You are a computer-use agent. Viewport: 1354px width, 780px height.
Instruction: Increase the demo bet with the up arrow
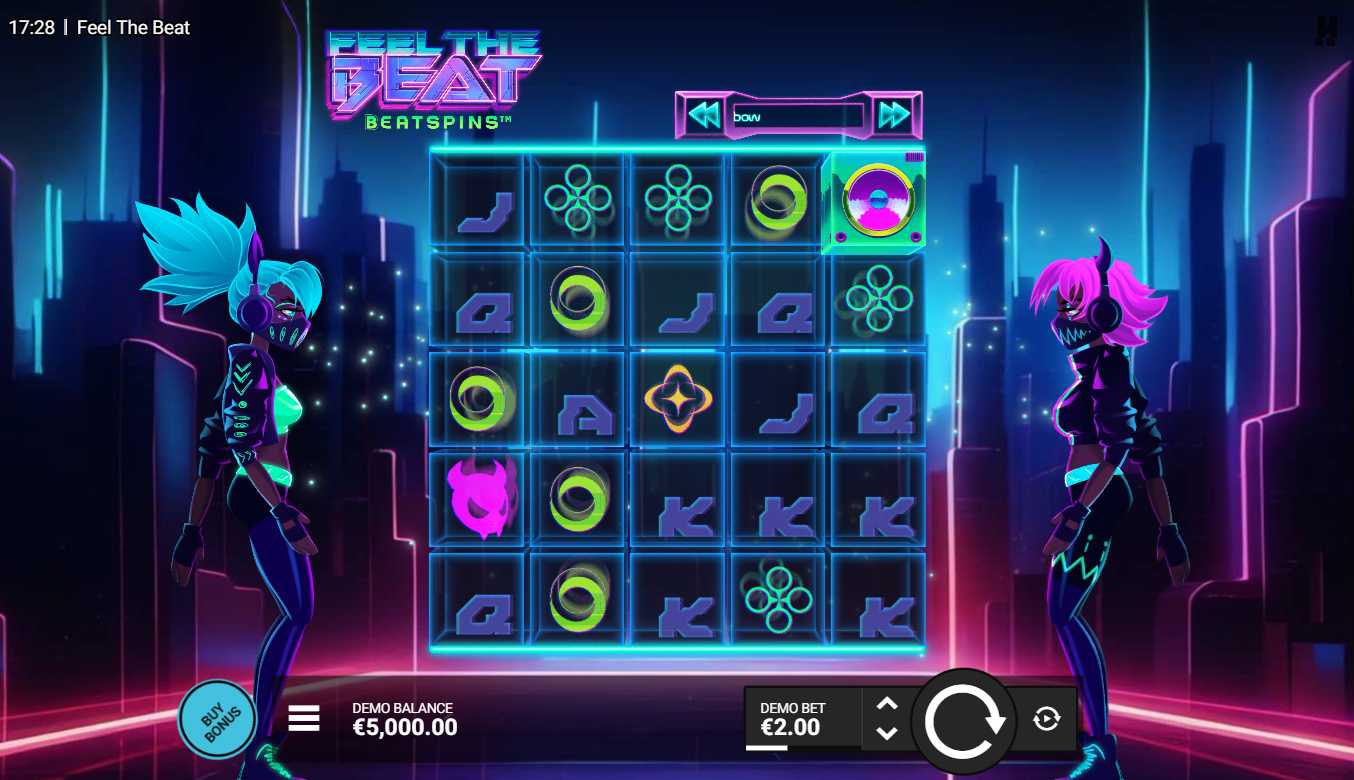[x=886, y=704]
